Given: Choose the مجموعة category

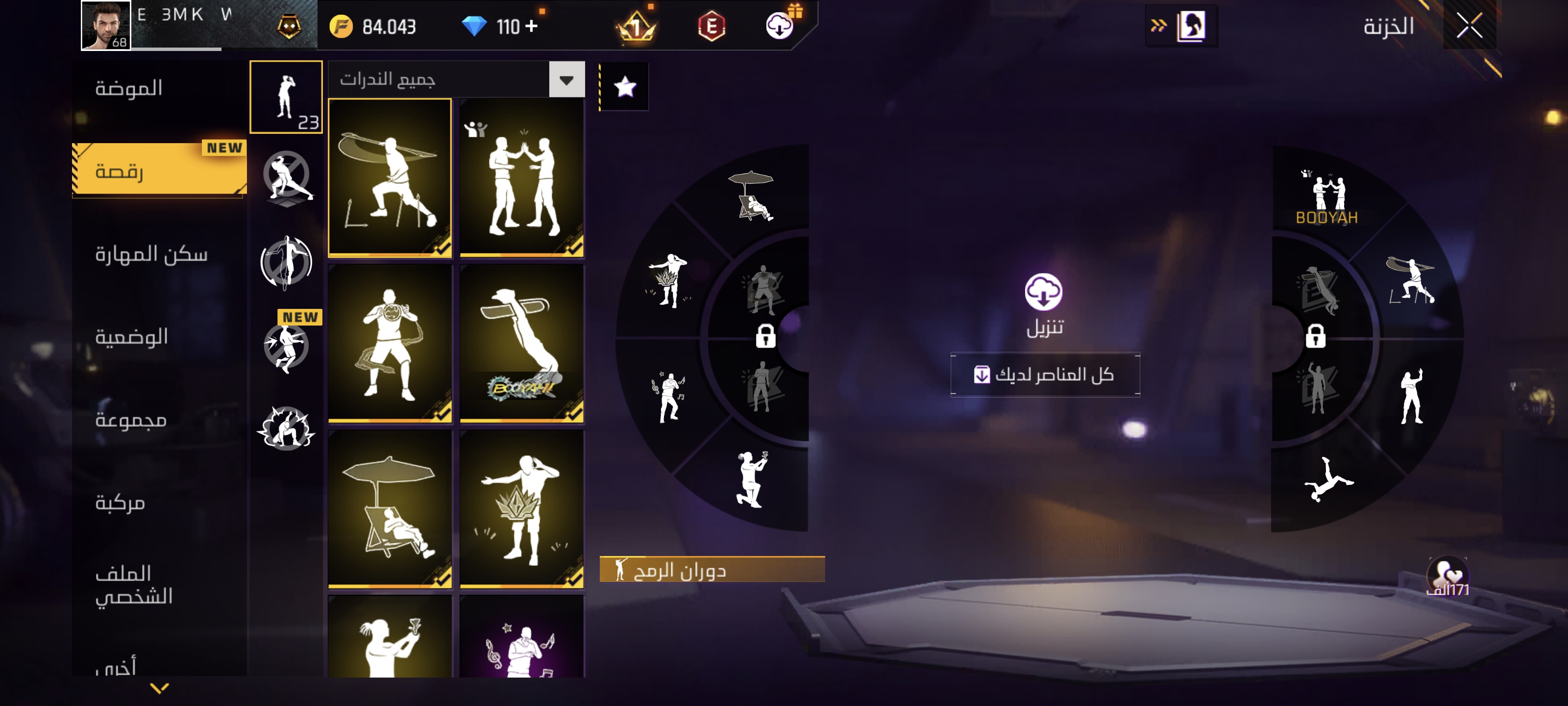Looking at the screenshot, I should [131, 419].
